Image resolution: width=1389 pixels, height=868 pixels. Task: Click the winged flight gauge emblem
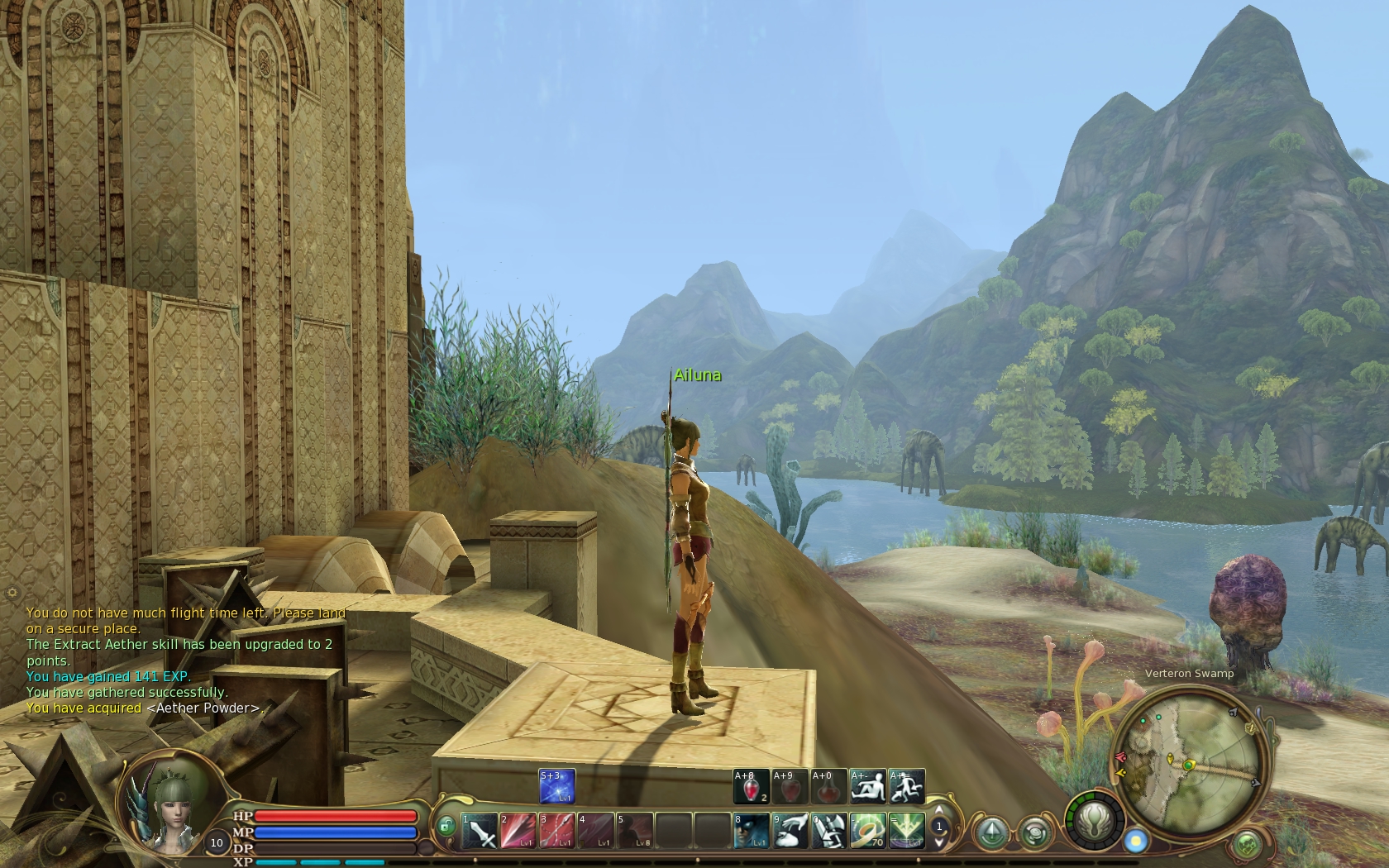tap(1096, 822)
